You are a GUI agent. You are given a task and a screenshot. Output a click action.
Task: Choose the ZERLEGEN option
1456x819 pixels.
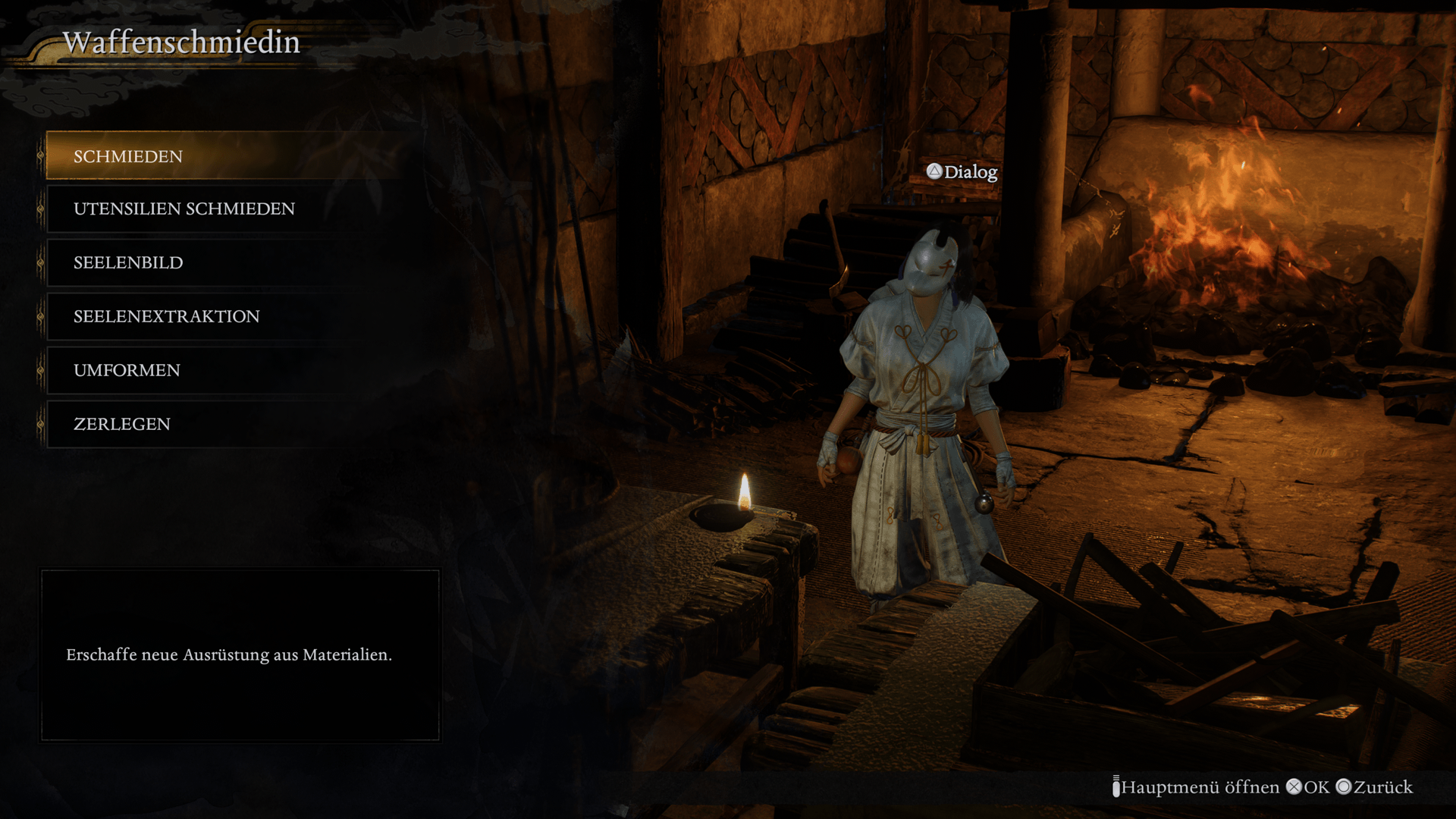click(122, 424)
